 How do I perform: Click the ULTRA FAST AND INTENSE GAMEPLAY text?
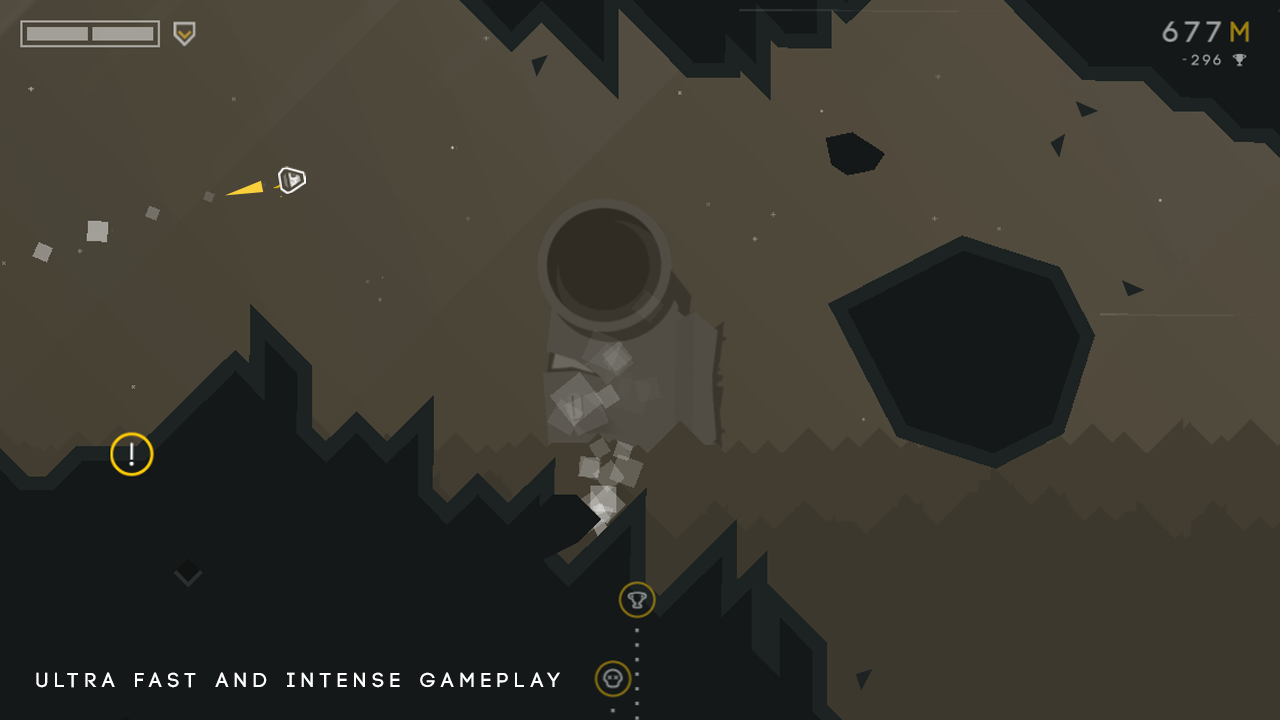pos(297,680)
